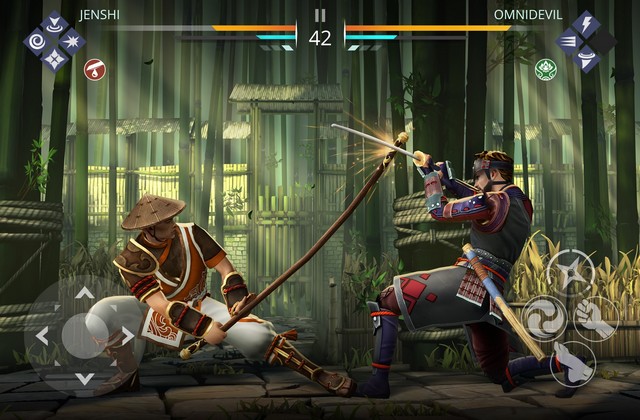The image size is (640, 420).
Task: Select Omnidevil's triple-line dash ability diamond
Action: coord(567,41)
